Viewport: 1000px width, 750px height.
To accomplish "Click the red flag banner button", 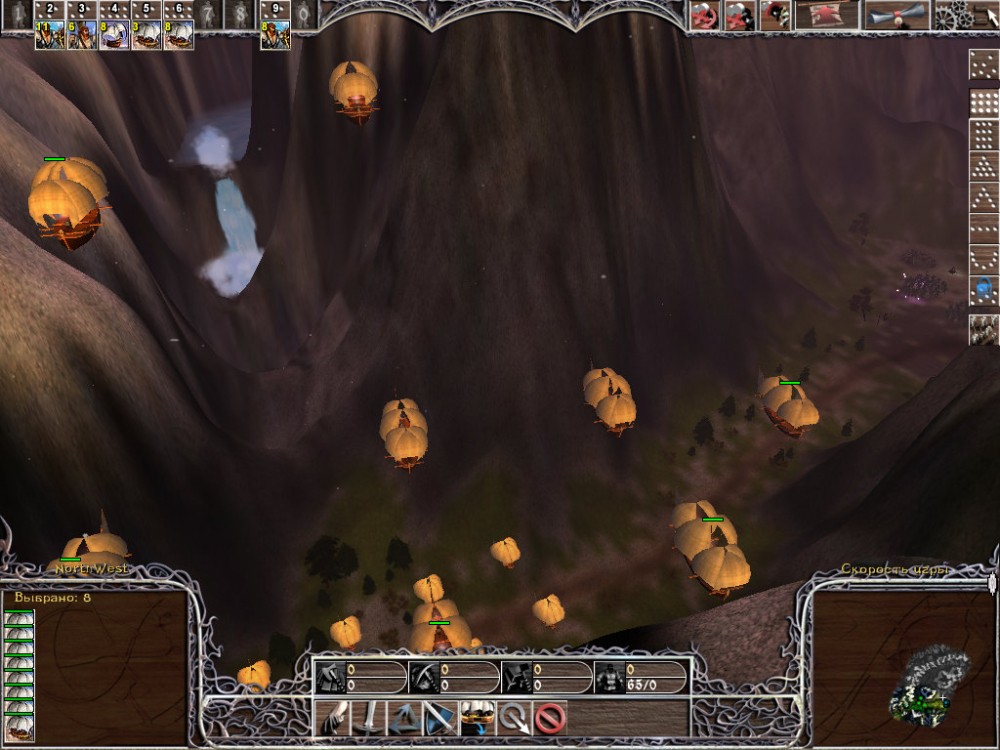I will click(826, 14).
